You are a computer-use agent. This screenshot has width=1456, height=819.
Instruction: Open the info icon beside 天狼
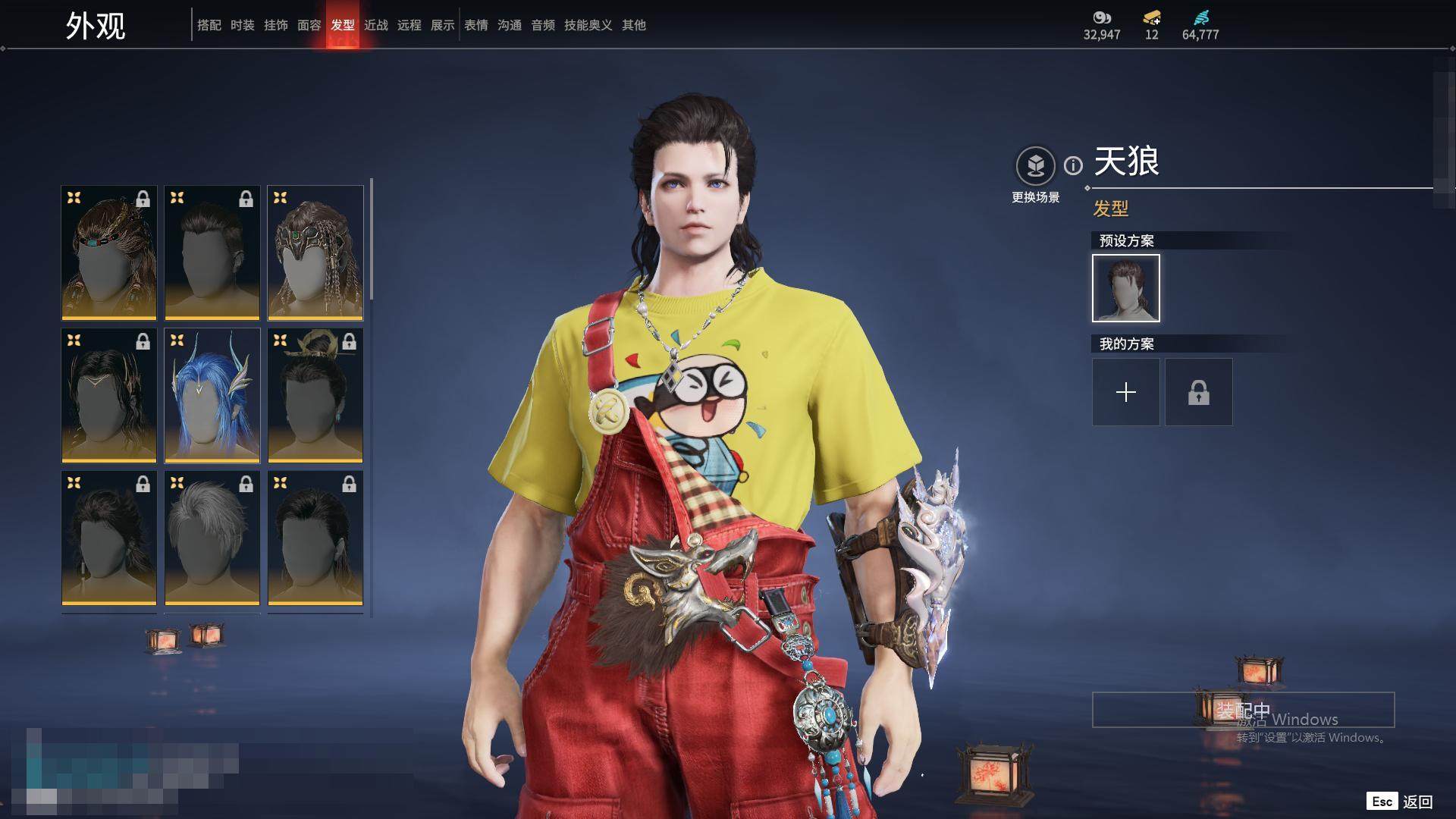[1073, 165]
